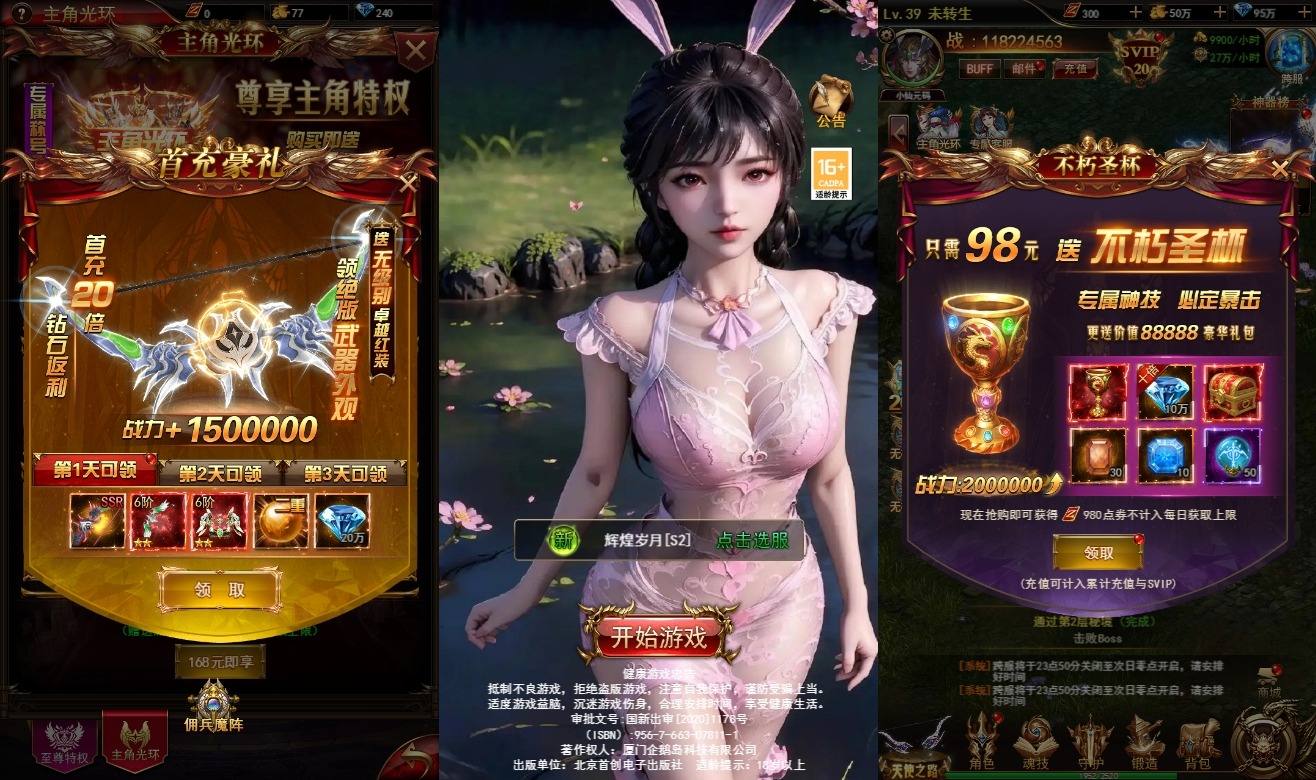Click the BUFF button near the avatar

pos(979,67)
